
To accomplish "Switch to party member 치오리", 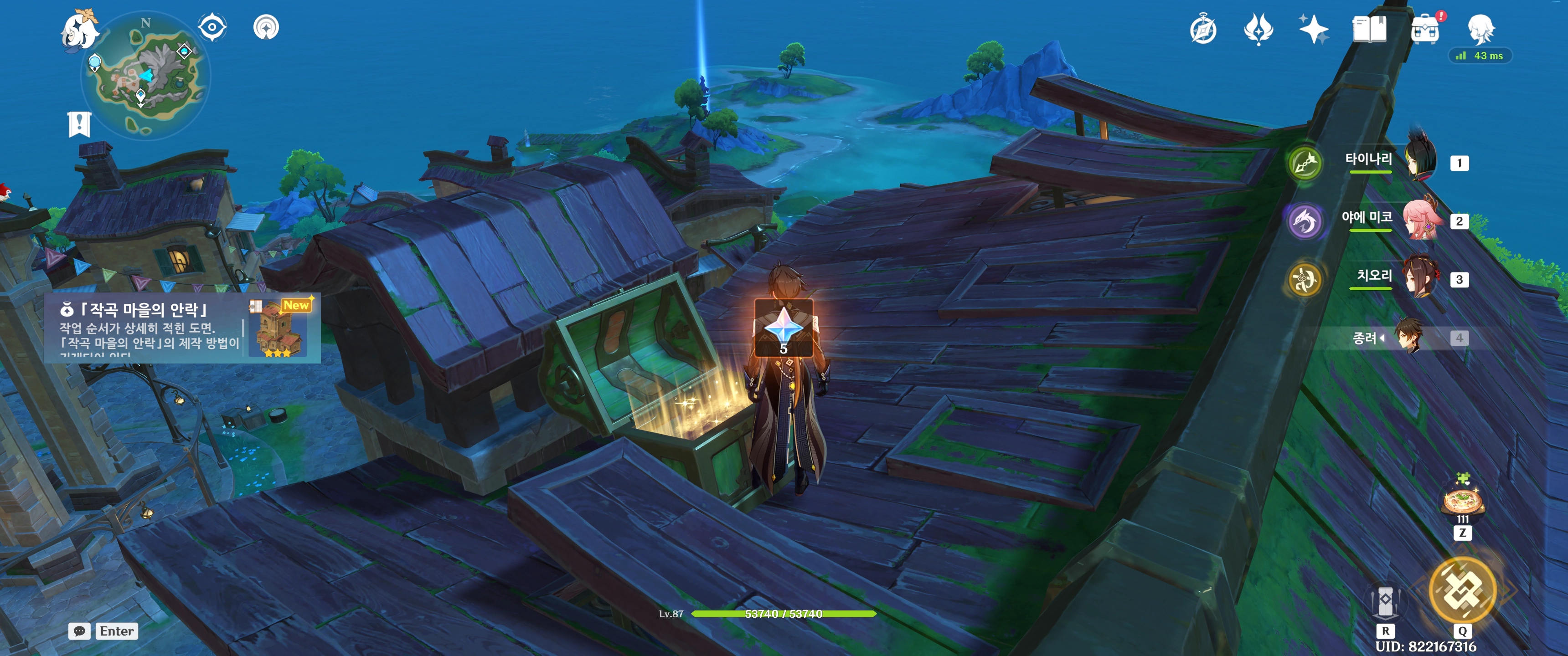I will (1420, 277).
